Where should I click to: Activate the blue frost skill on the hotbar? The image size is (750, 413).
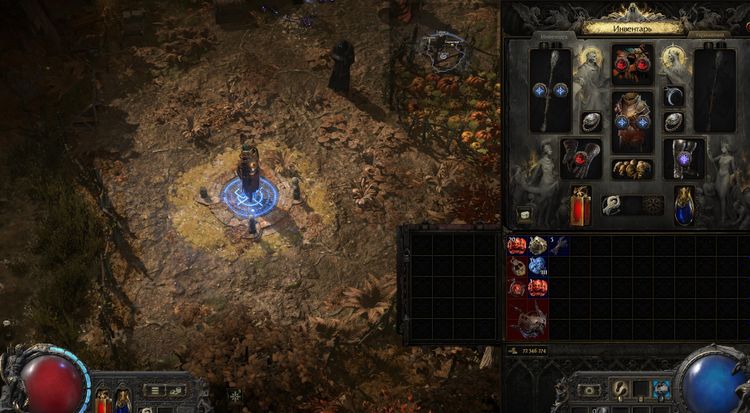tap(661, 388)
